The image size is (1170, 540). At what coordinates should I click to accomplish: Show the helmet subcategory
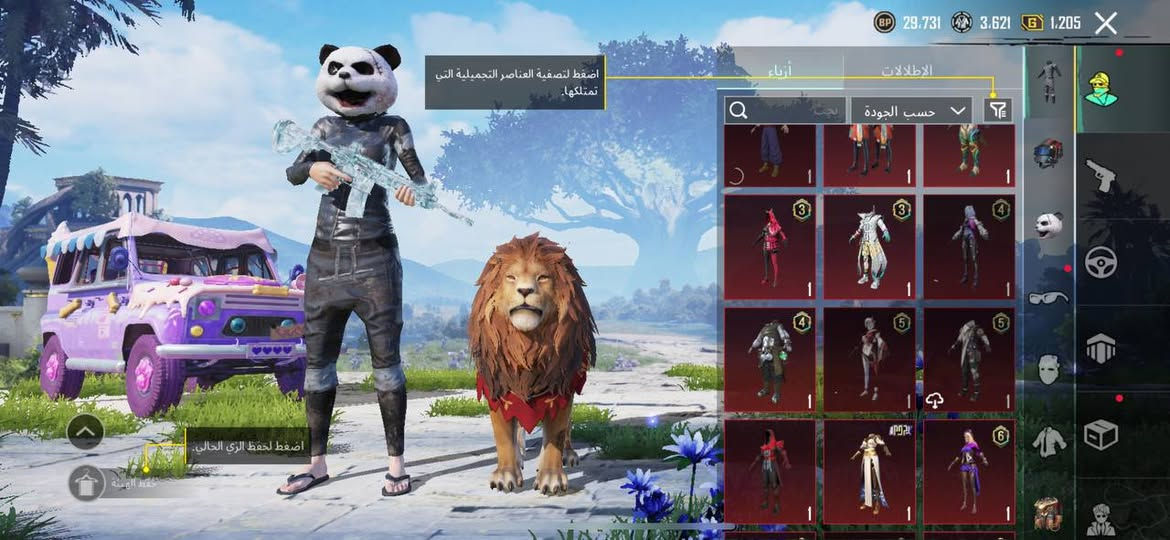click(1048, 153)
